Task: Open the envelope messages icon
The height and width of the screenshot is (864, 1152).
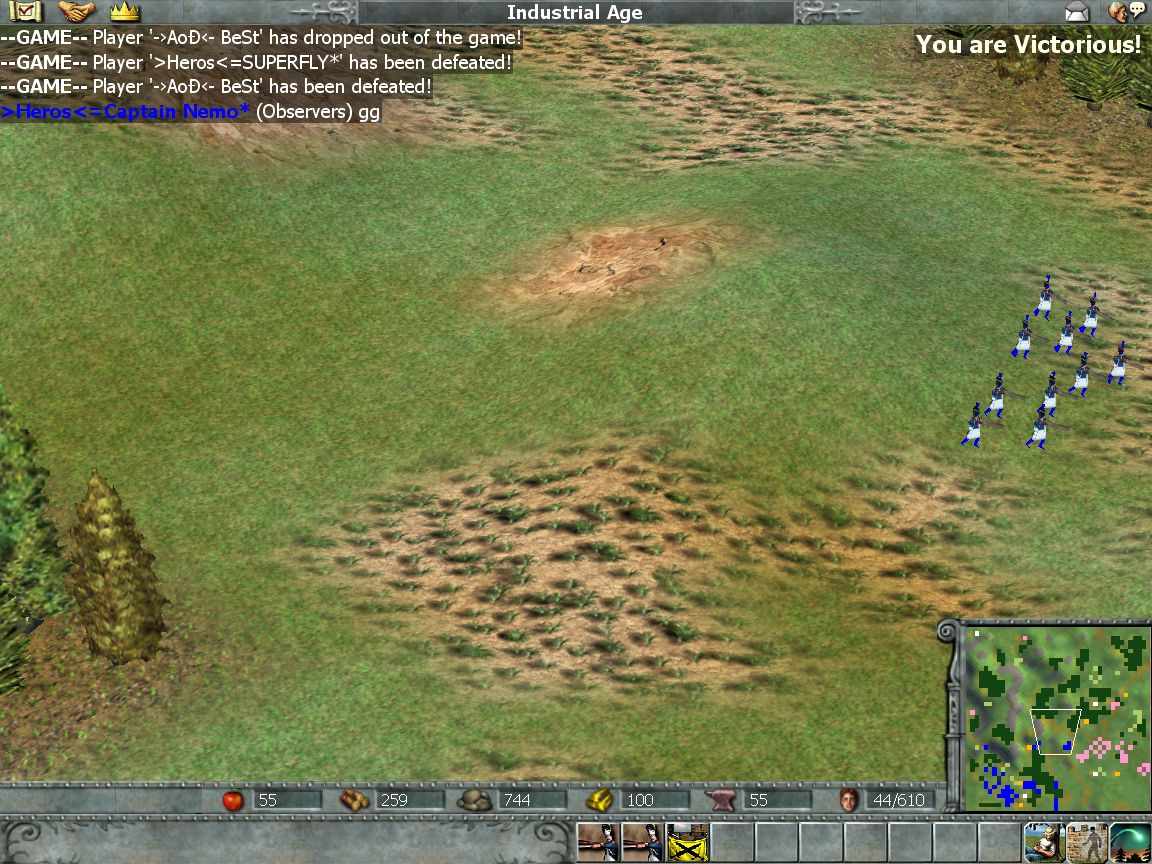Action: [1077, 12]
